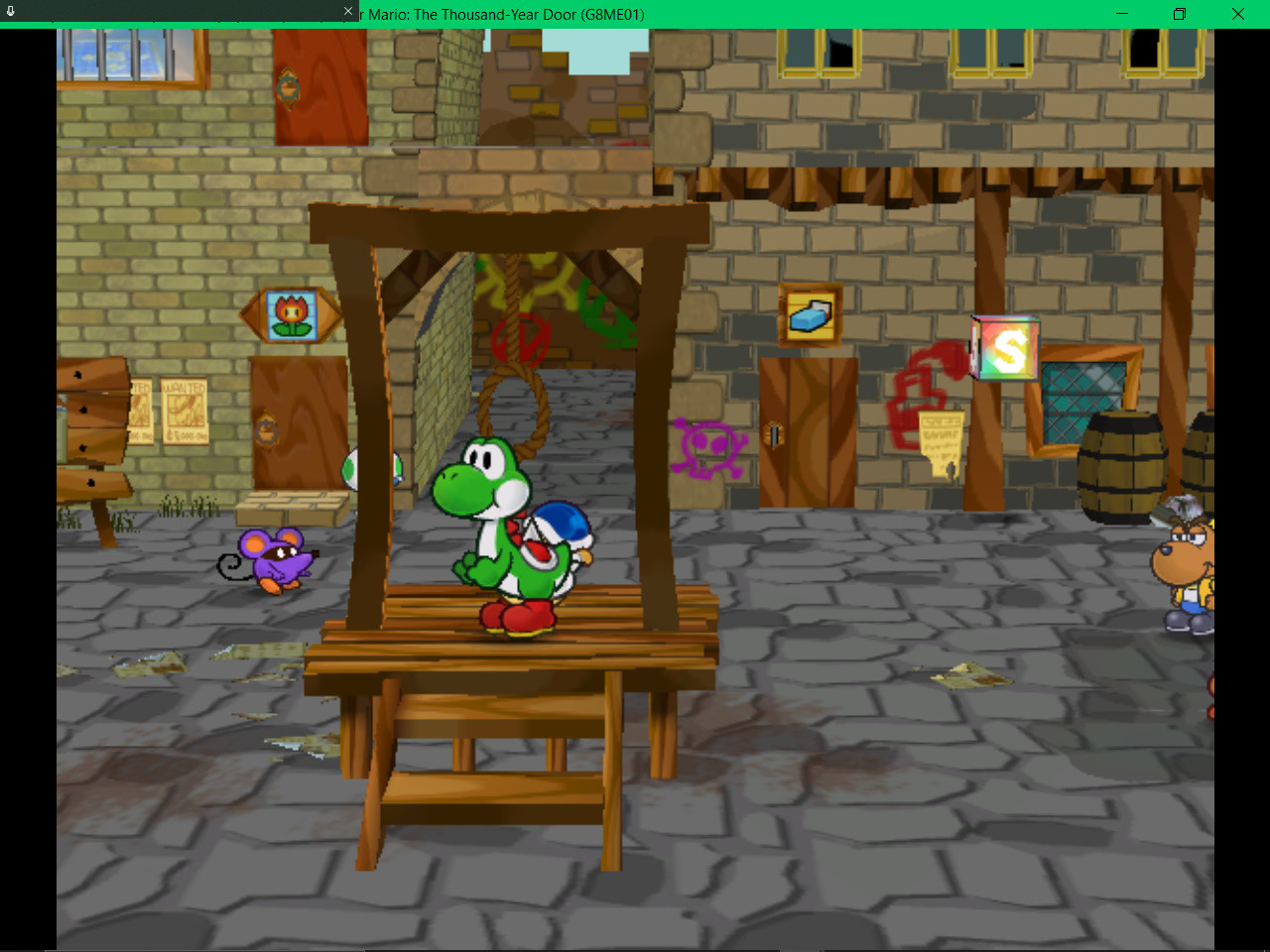Click the purple mouse character
The height and width of the screenshot is (952, 1270).
276,558
